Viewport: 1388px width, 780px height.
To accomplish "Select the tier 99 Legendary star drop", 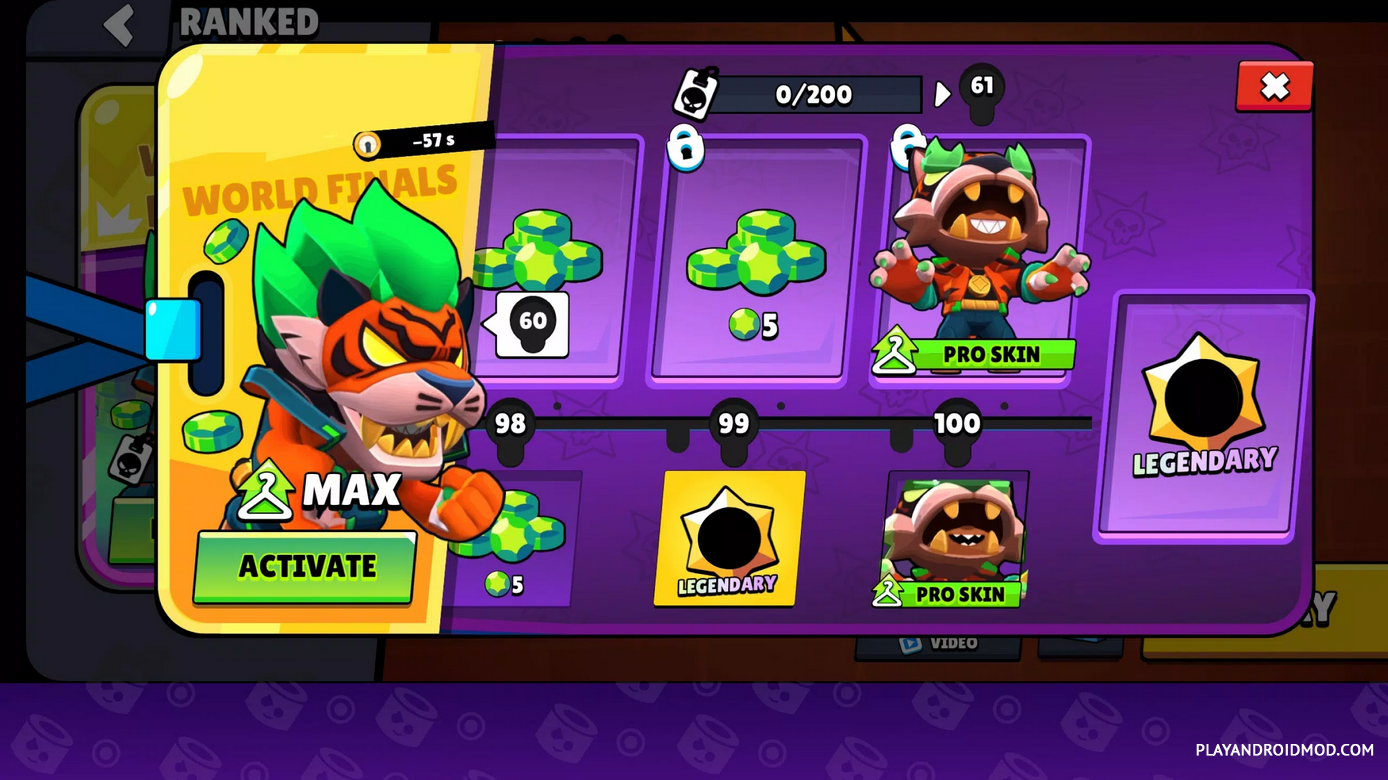I will click(729, 539).
